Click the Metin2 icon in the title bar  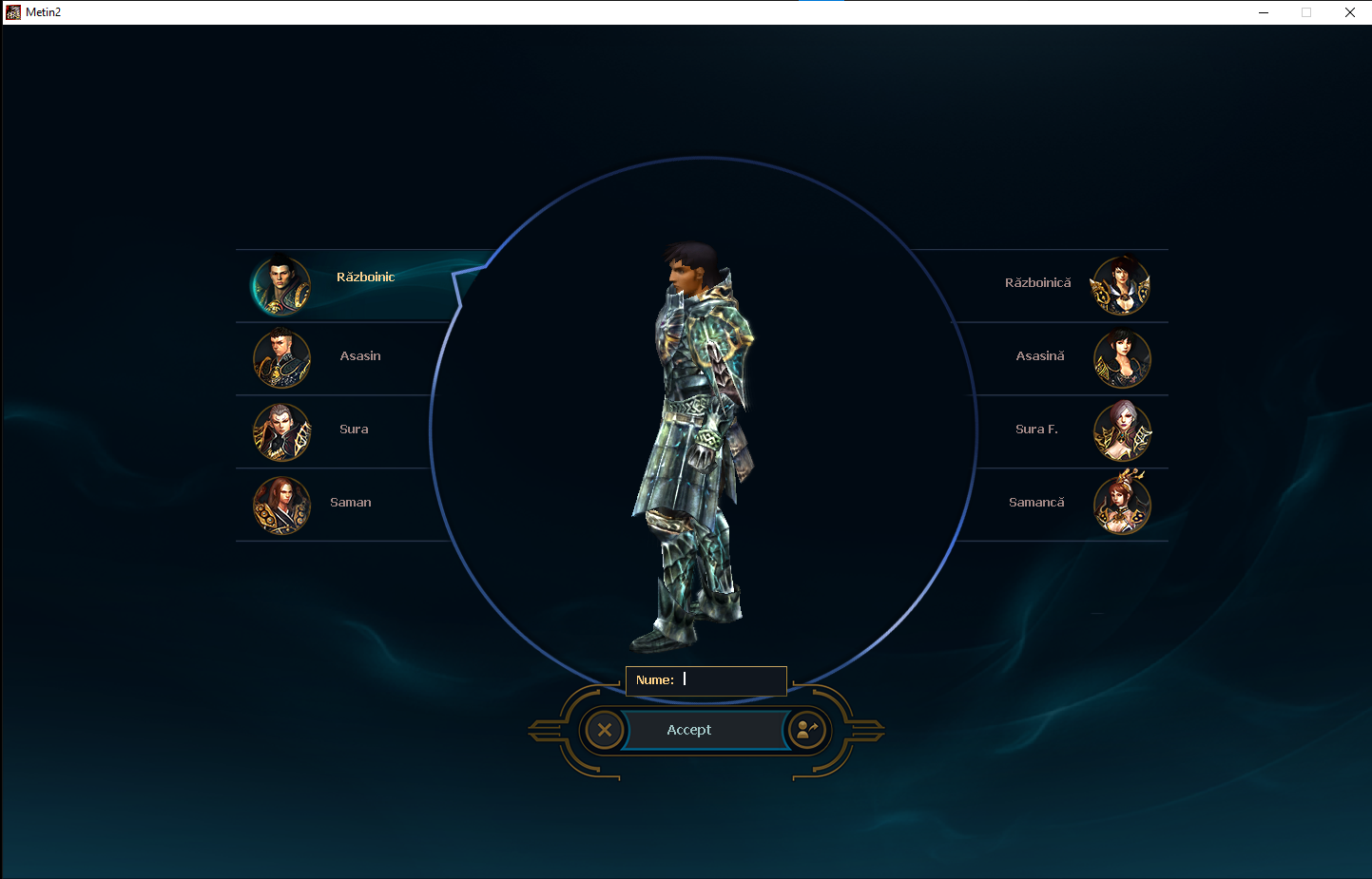pos(12,11)
